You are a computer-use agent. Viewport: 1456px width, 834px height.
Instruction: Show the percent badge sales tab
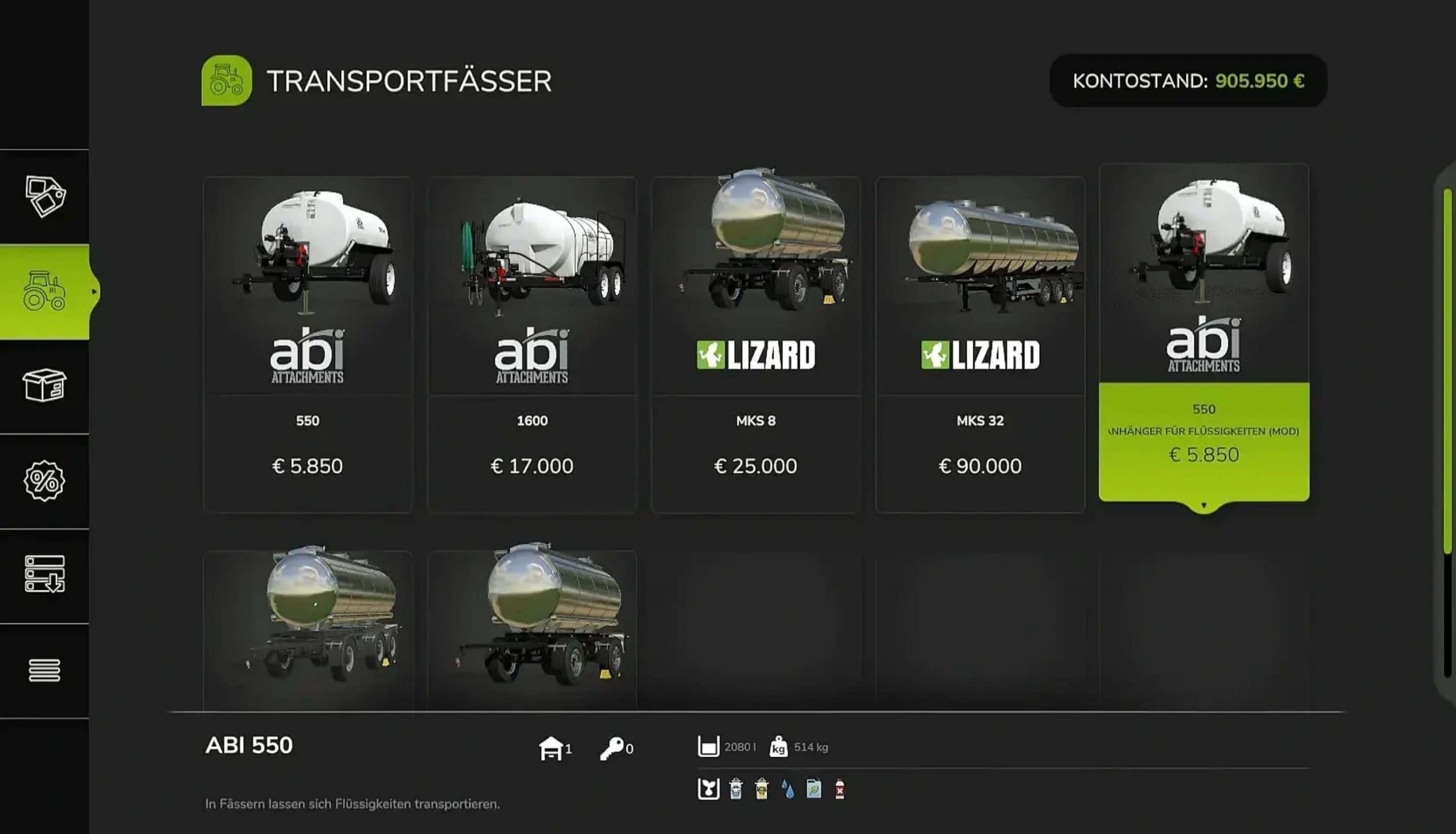pos(45,481)
